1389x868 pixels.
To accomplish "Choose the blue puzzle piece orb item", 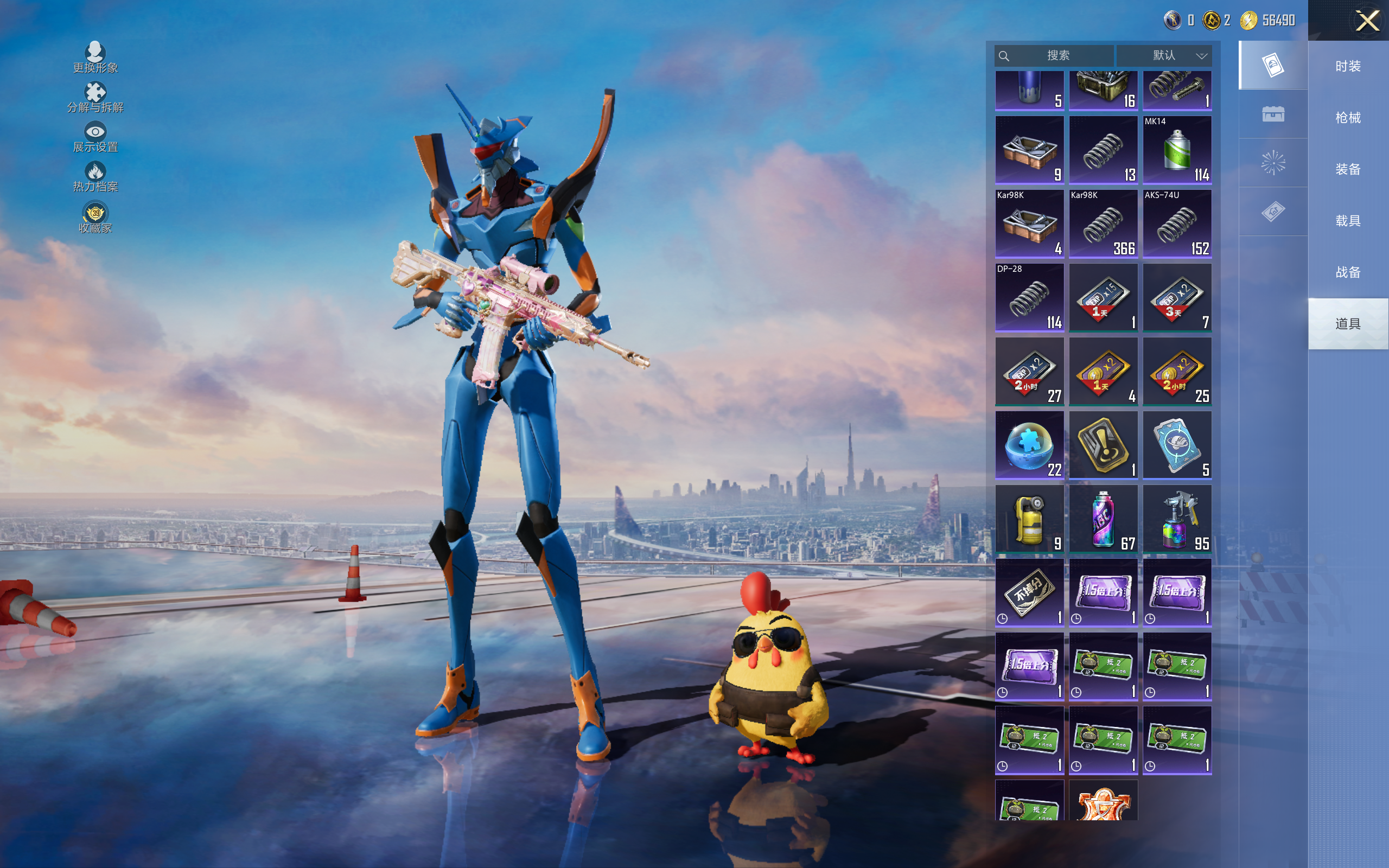I will click(1029, 445).
